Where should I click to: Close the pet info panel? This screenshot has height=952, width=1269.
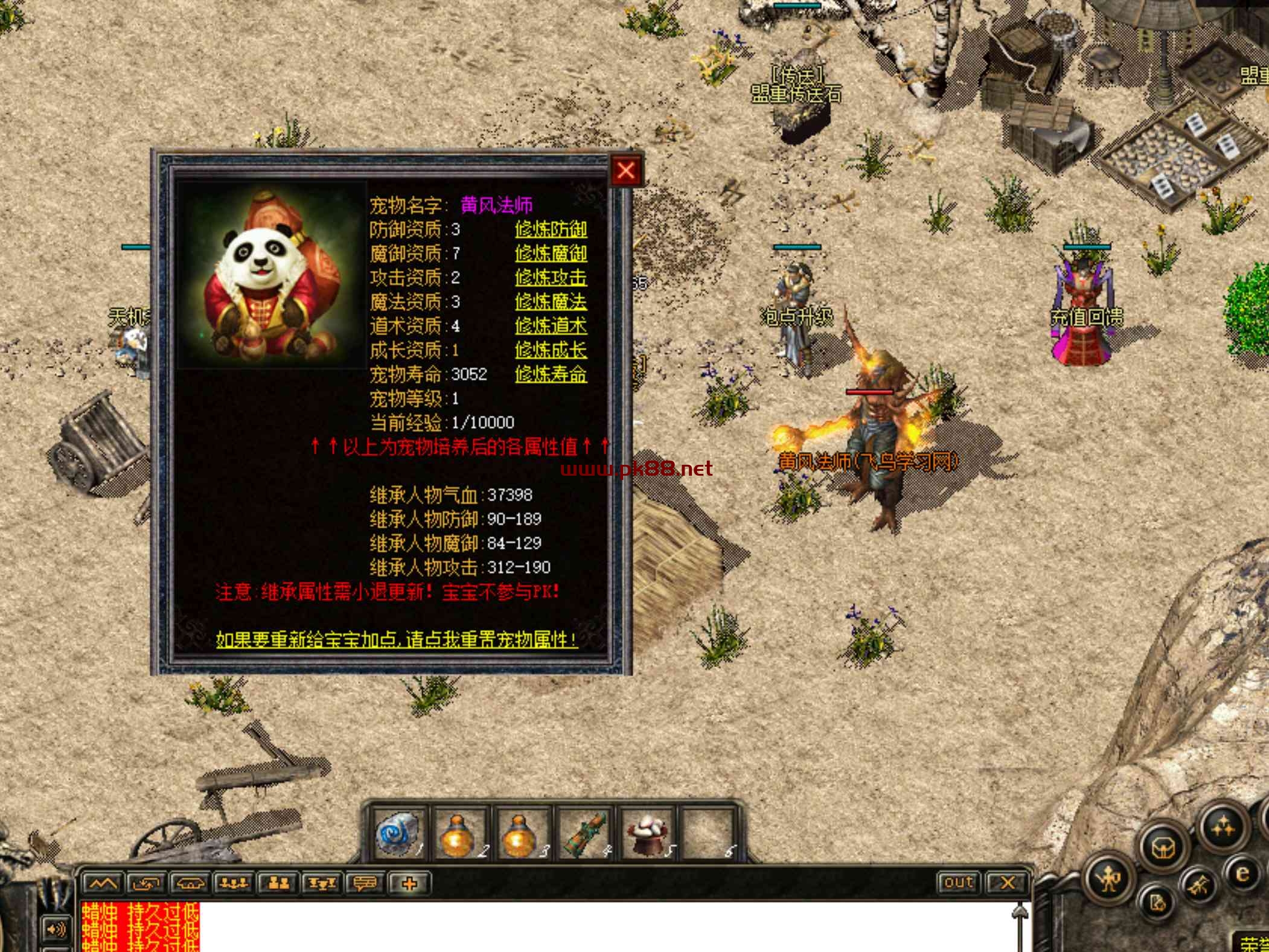[x=625, y=171]
